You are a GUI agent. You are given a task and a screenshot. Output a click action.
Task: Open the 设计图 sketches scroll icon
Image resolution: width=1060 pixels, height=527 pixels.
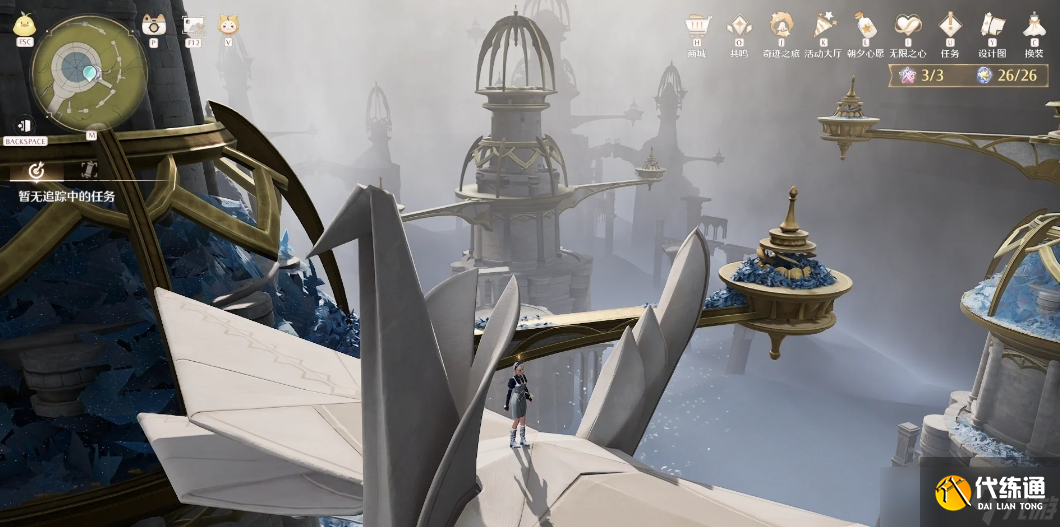click(x=992, y=26)
